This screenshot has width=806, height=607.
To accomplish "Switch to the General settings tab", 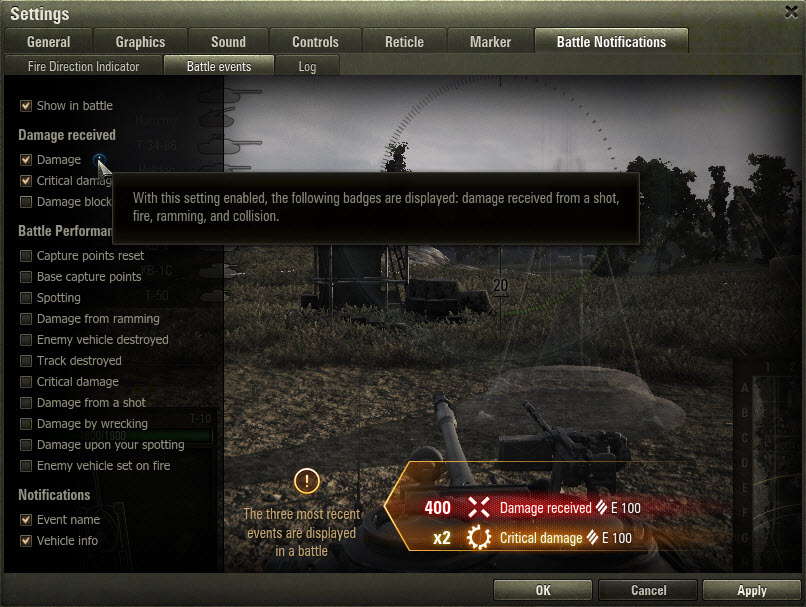I will [48, 42].
